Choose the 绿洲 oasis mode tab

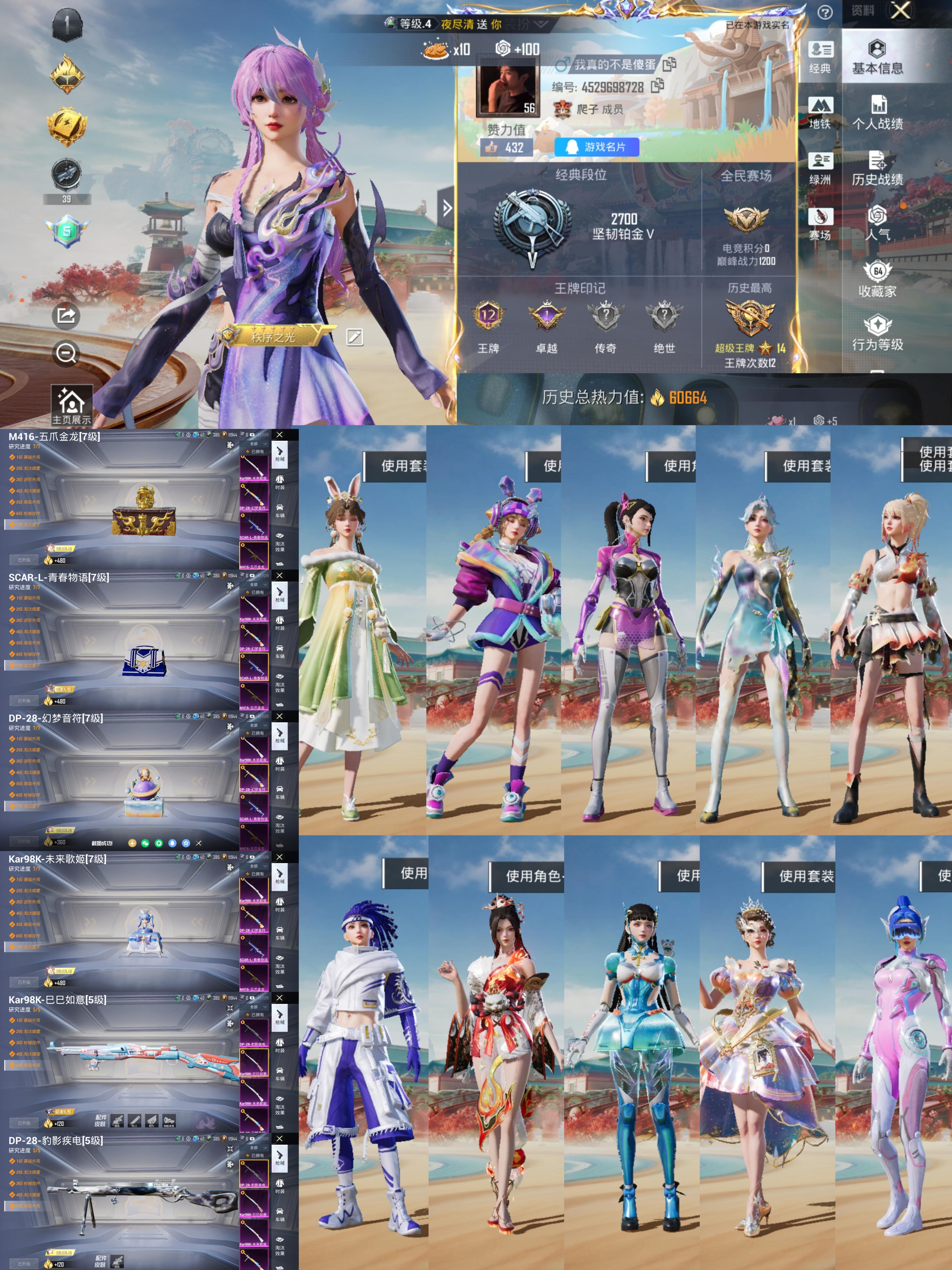[x=820, y=169]
